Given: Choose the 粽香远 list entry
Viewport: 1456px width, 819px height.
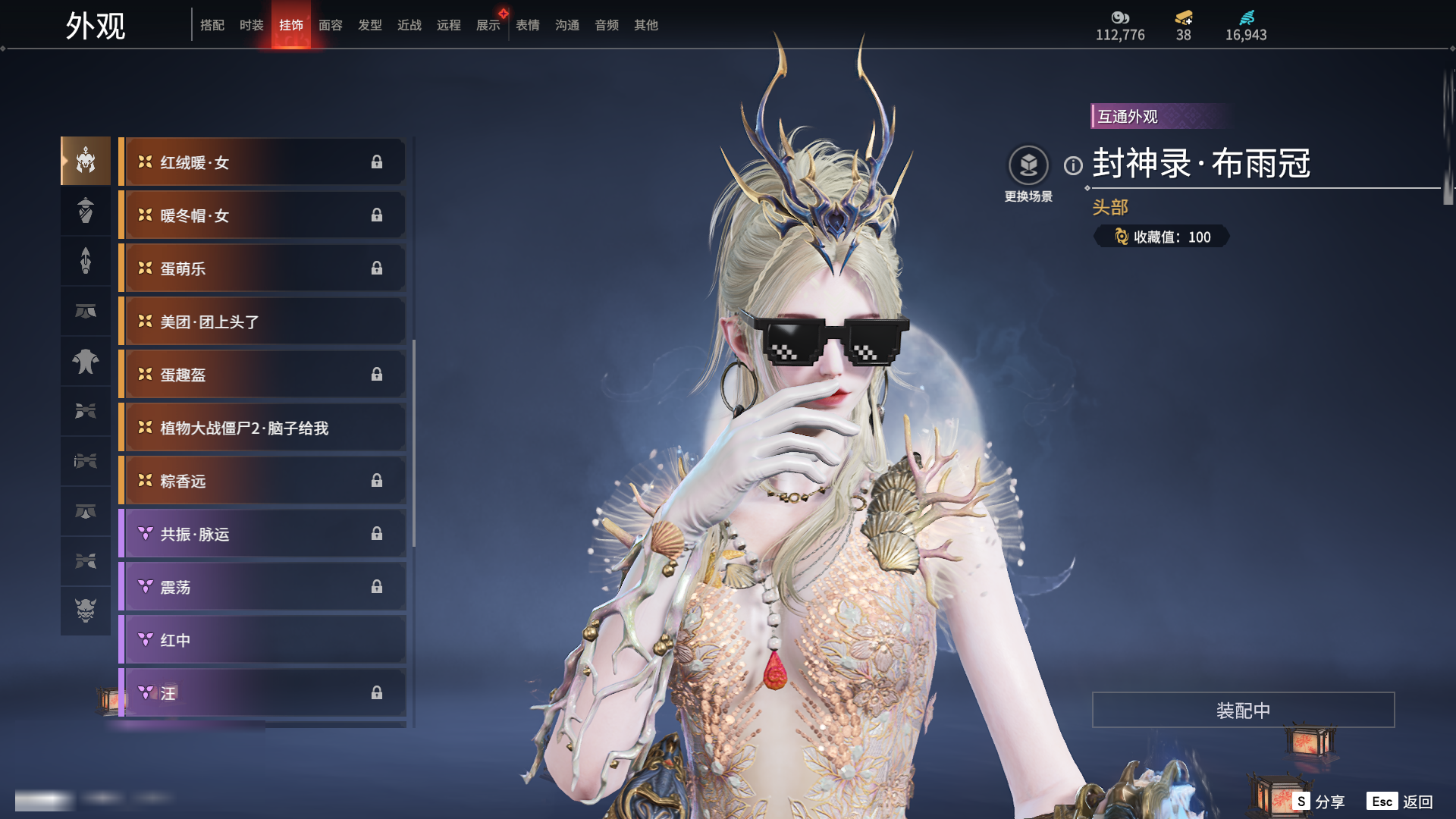Looking at the screenshot, I should pyautogui.click(x=262, y=481).
